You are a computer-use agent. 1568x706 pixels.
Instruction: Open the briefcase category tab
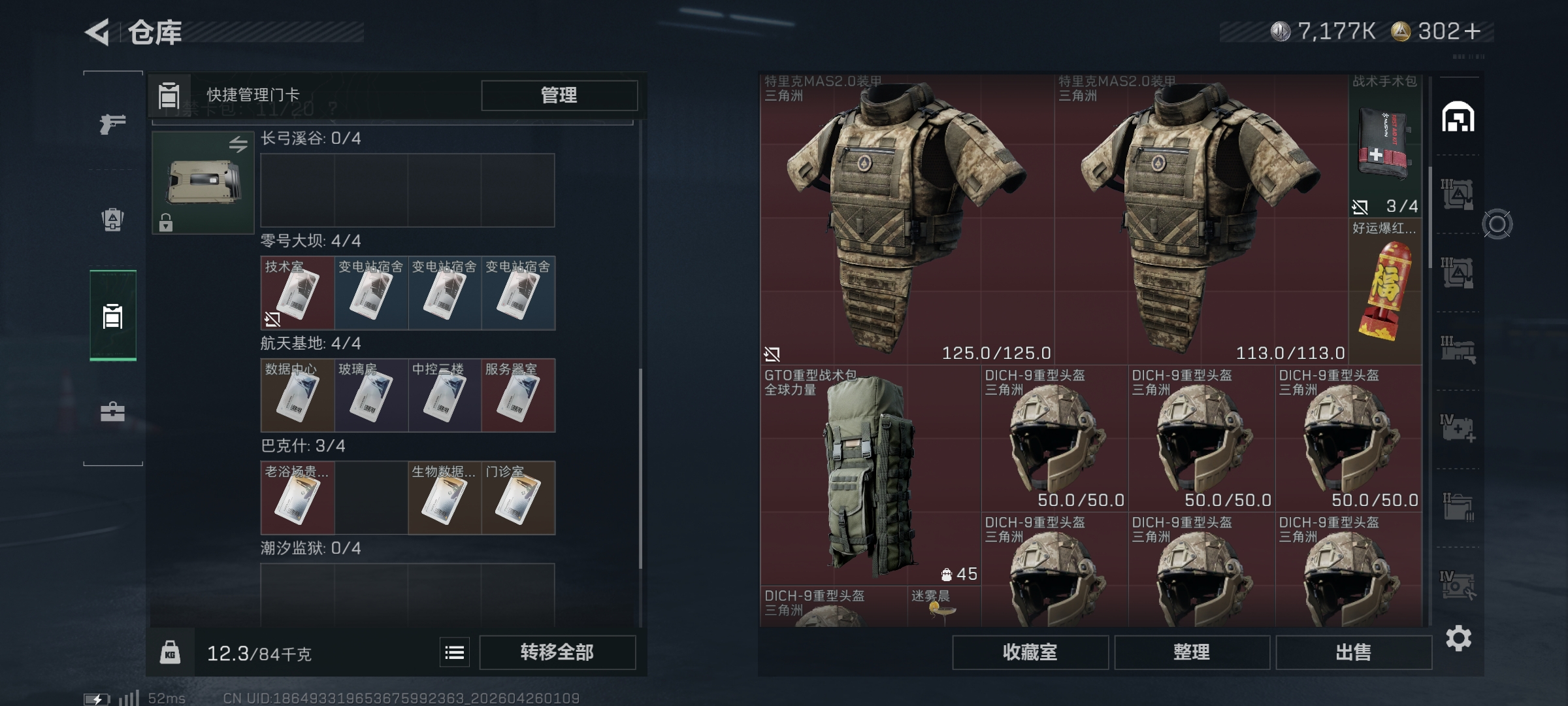pos(112,412)
